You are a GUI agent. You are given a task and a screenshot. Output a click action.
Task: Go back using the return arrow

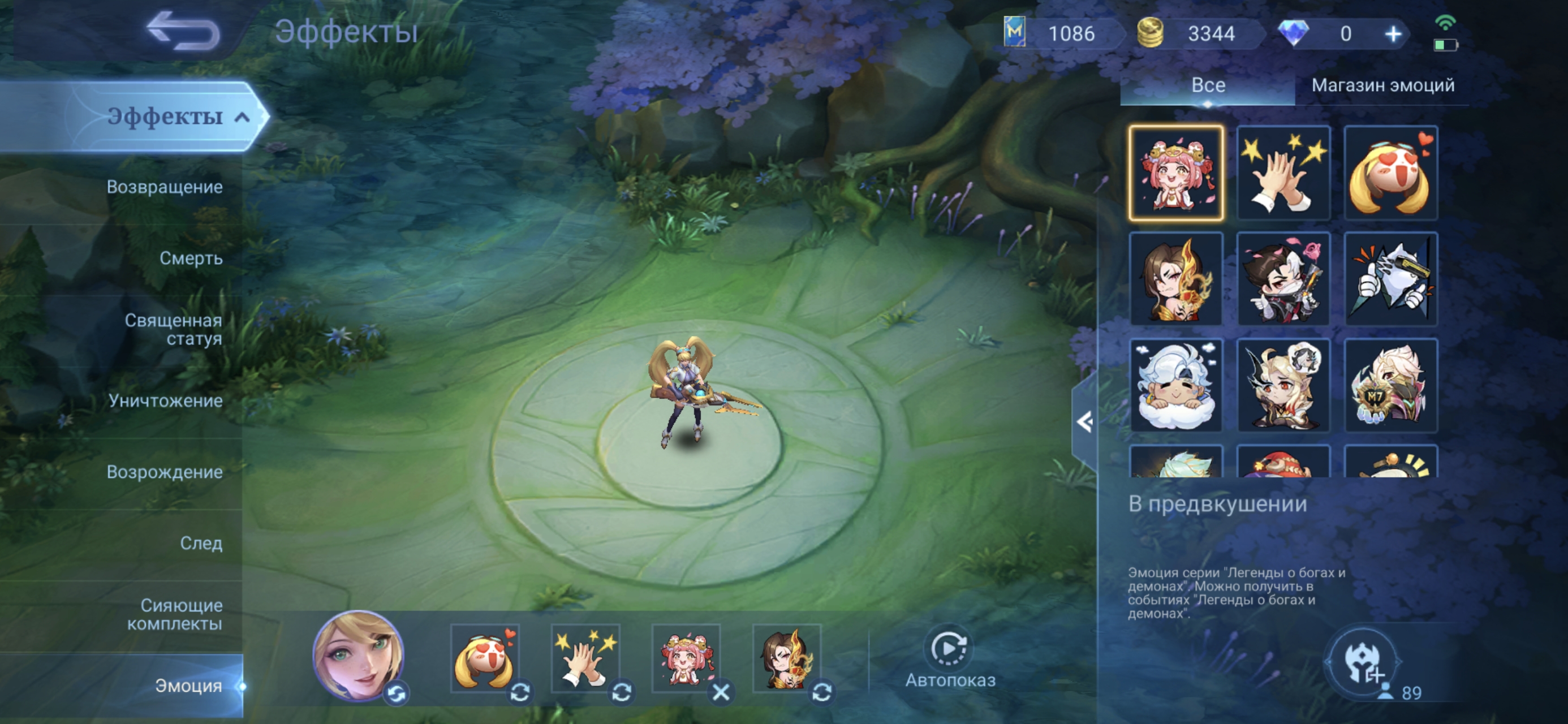pyautogui.click(x=183, y=32)
